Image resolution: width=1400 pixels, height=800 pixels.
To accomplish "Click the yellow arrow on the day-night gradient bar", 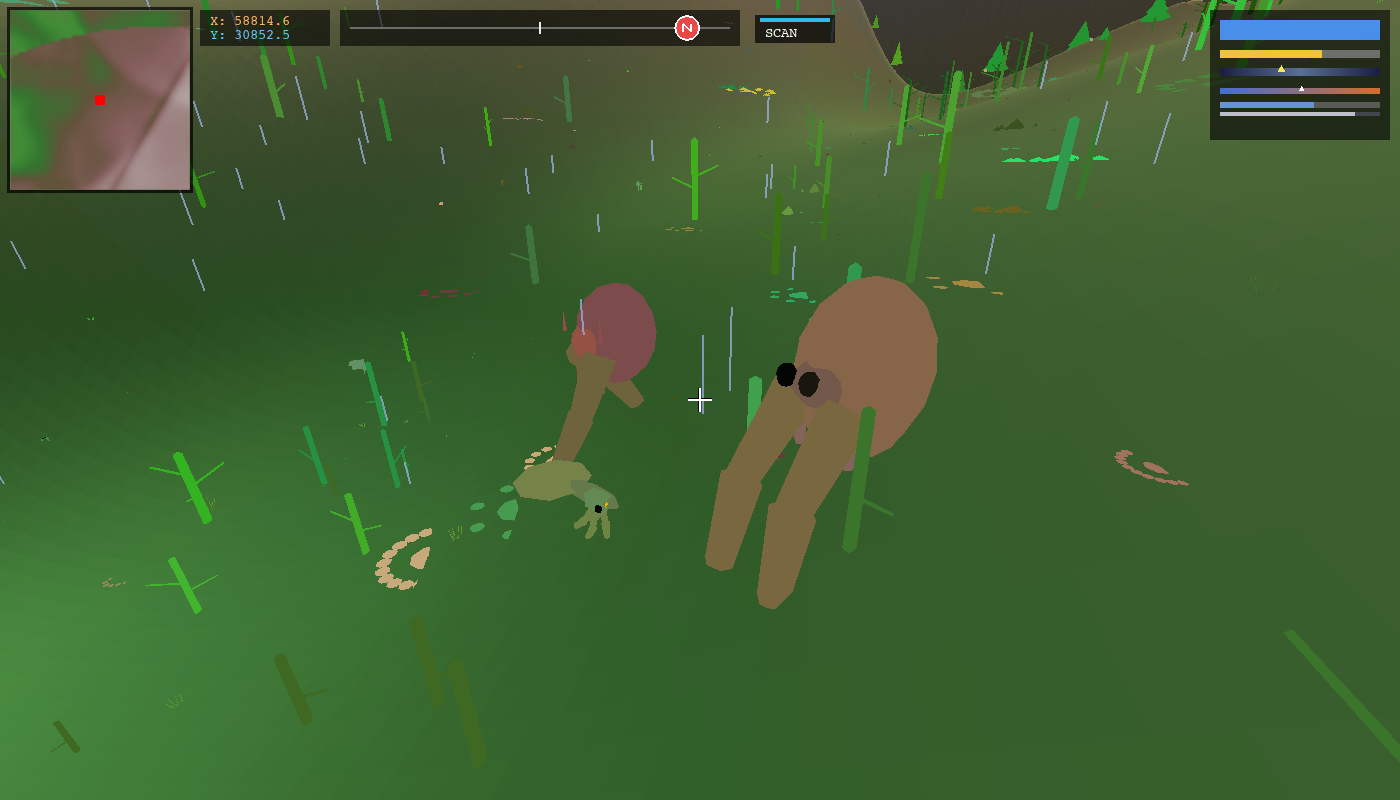I will (1281, 69).
